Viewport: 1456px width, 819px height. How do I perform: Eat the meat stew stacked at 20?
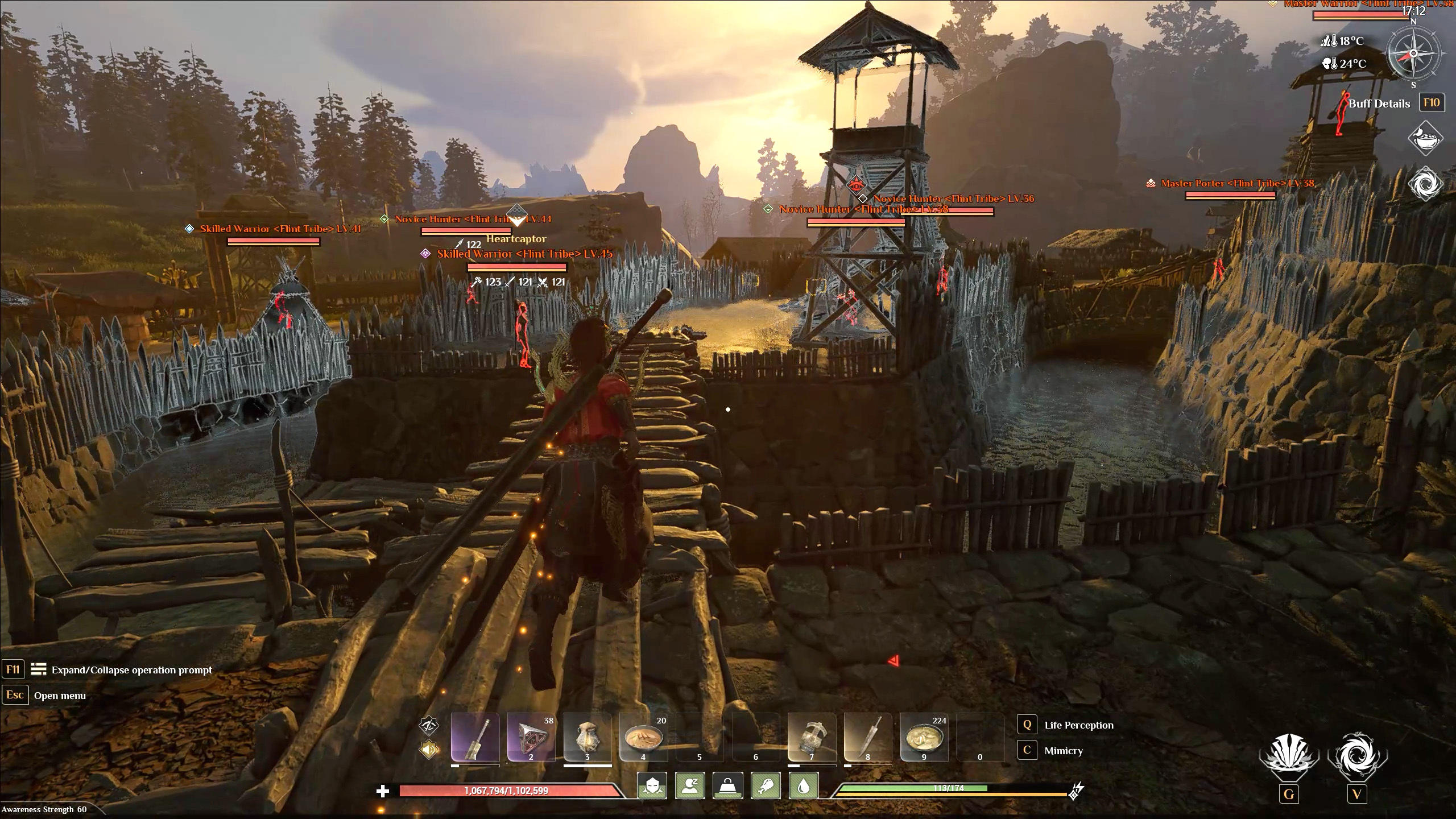point(643,737)
